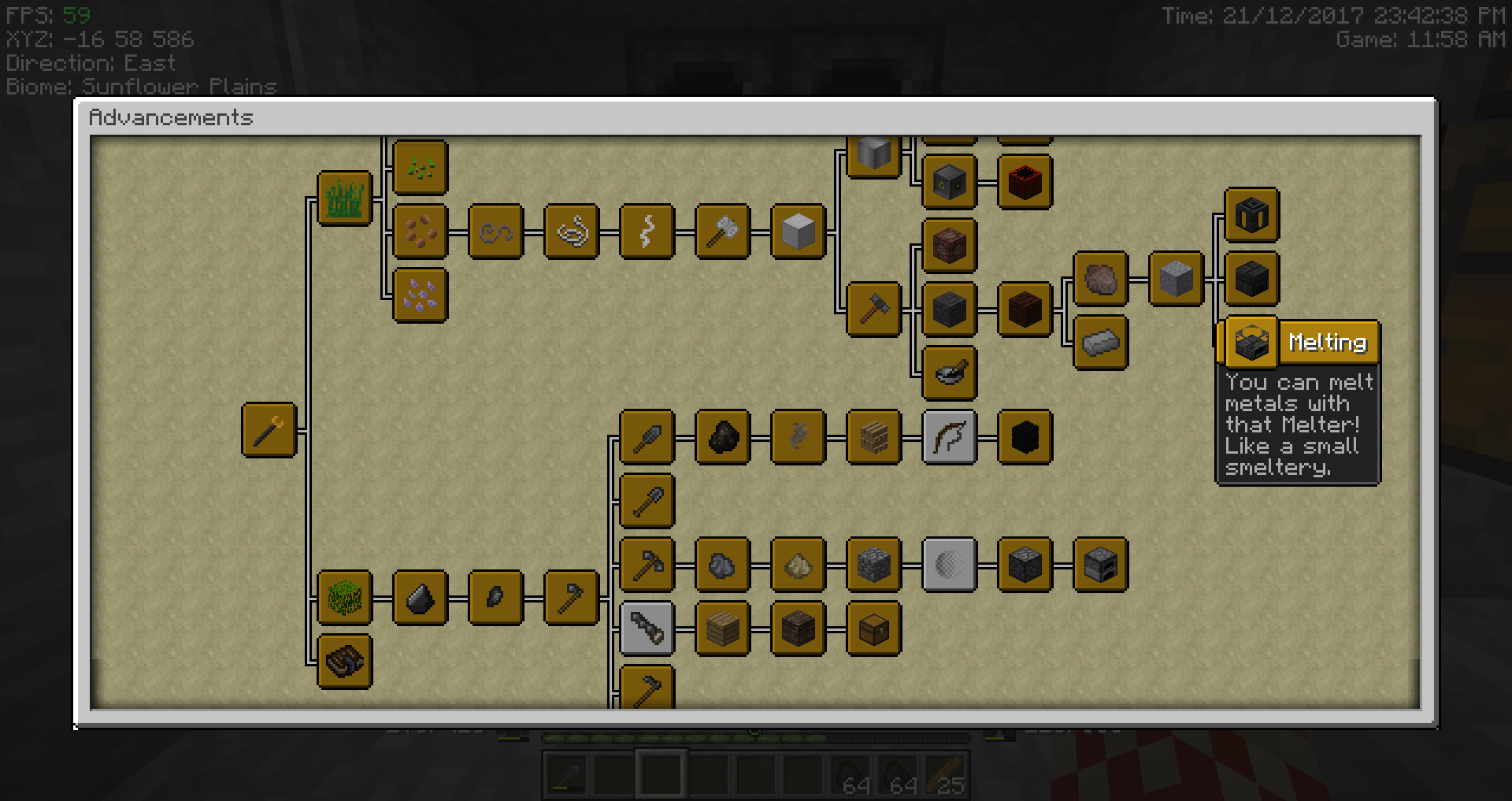Select the hotbar stack showing 25 items
This screenshot has height=801, width=1512.
tap(943, 776)
